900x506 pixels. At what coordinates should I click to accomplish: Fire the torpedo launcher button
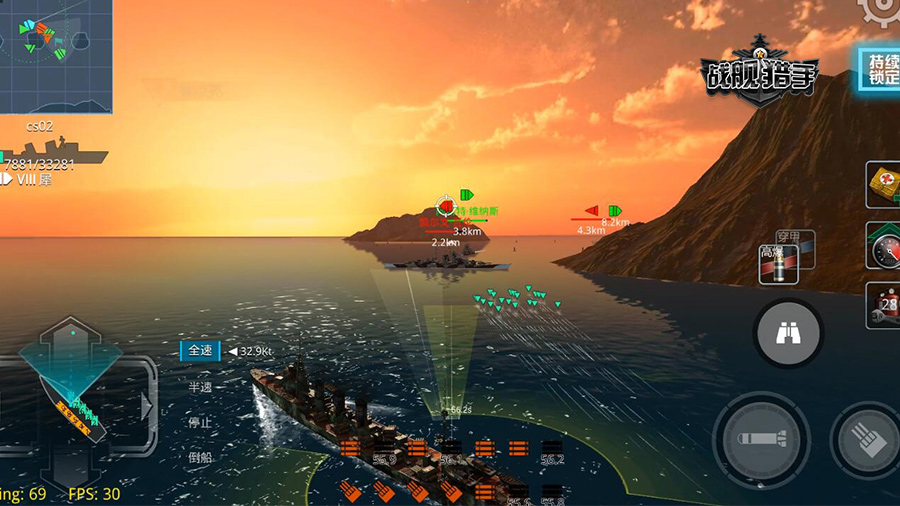coord(760,439)
